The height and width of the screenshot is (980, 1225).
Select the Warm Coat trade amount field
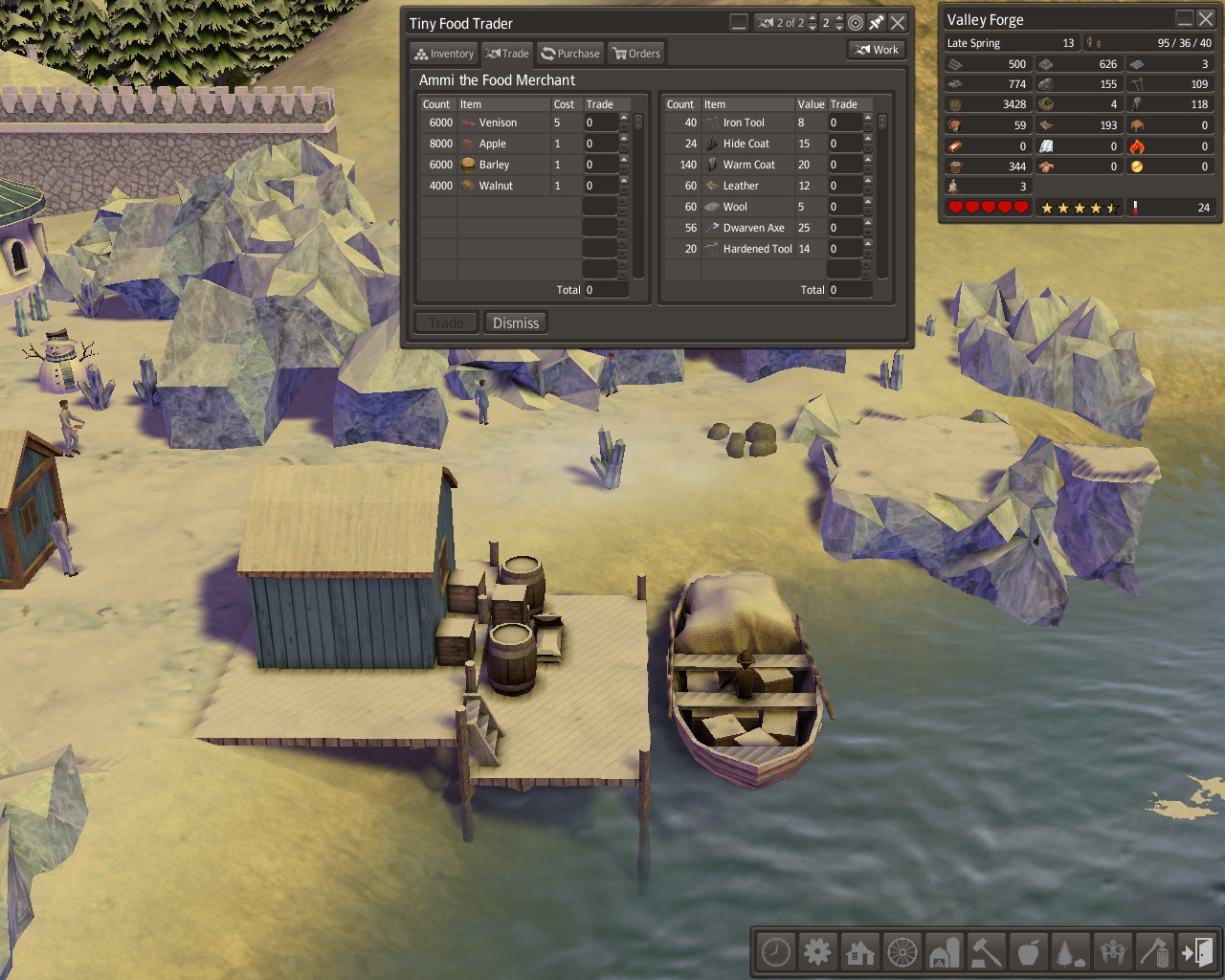pos(844,165)
